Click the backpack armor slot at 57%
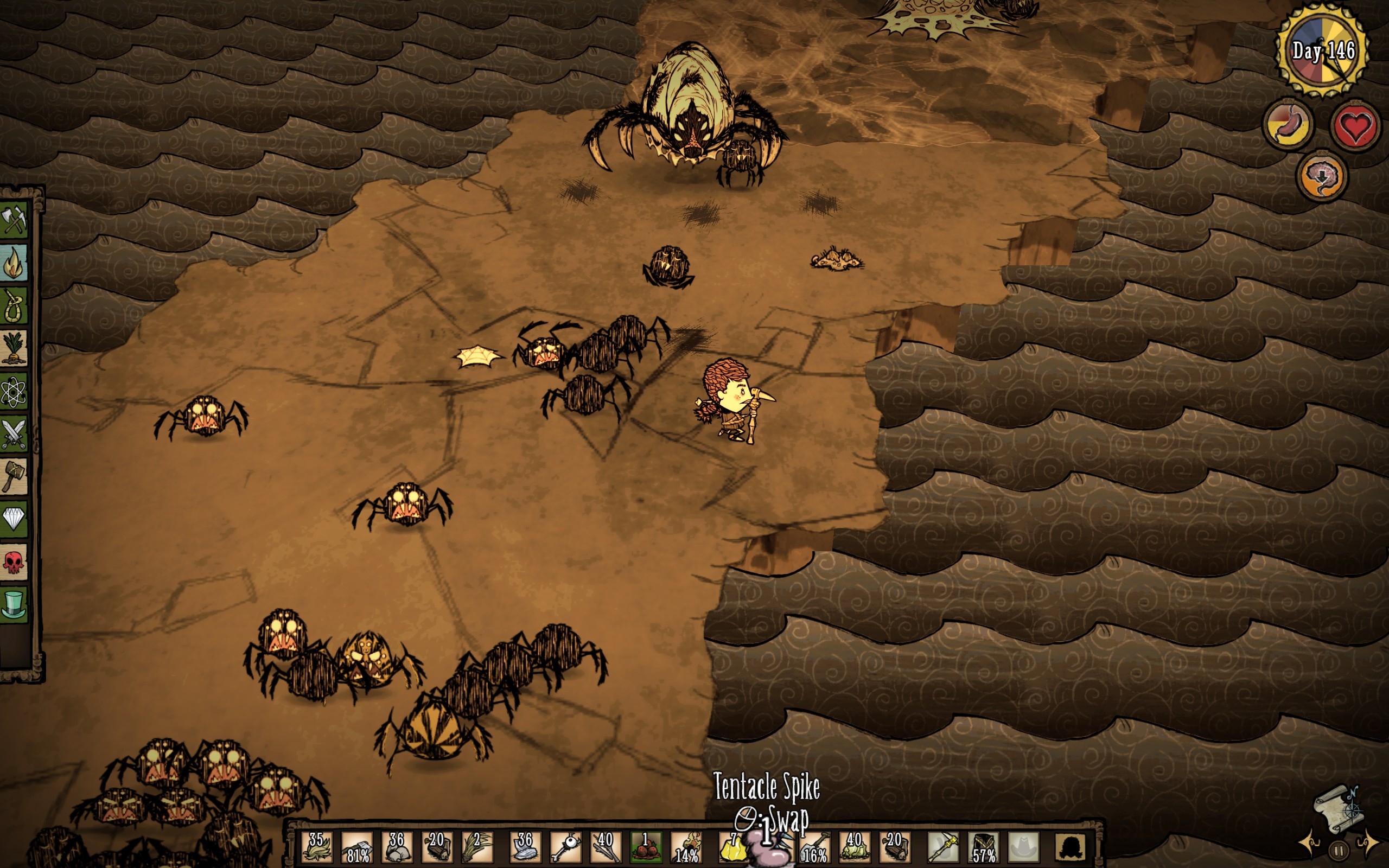Image resolution: width=1389 pixels, height=868 pixels. click(x=983, y=847)
